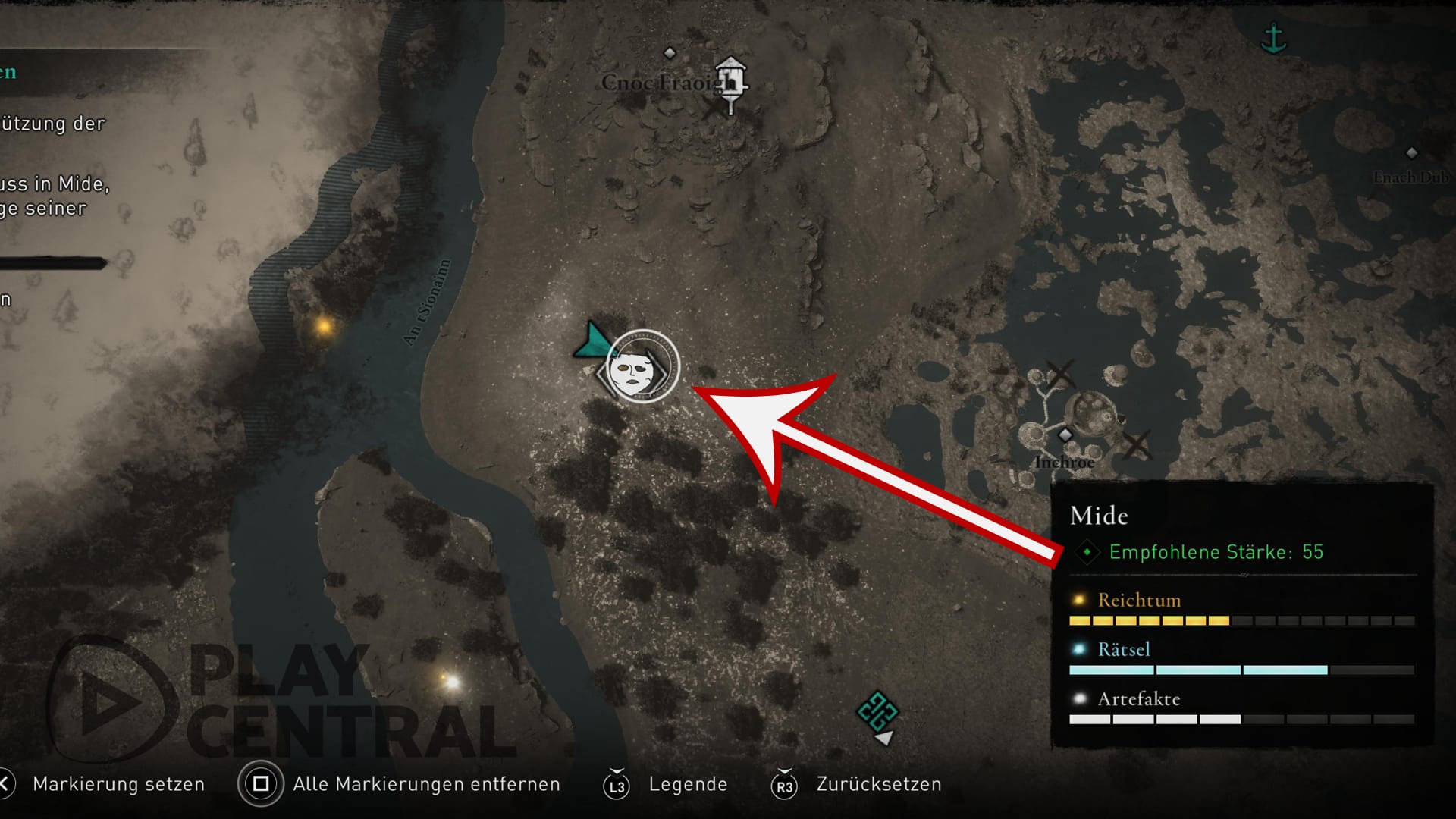The height and width of the screenshot is (819, 1456).
Task: Select the glowing white artifact marker
Action: [451, 682]
